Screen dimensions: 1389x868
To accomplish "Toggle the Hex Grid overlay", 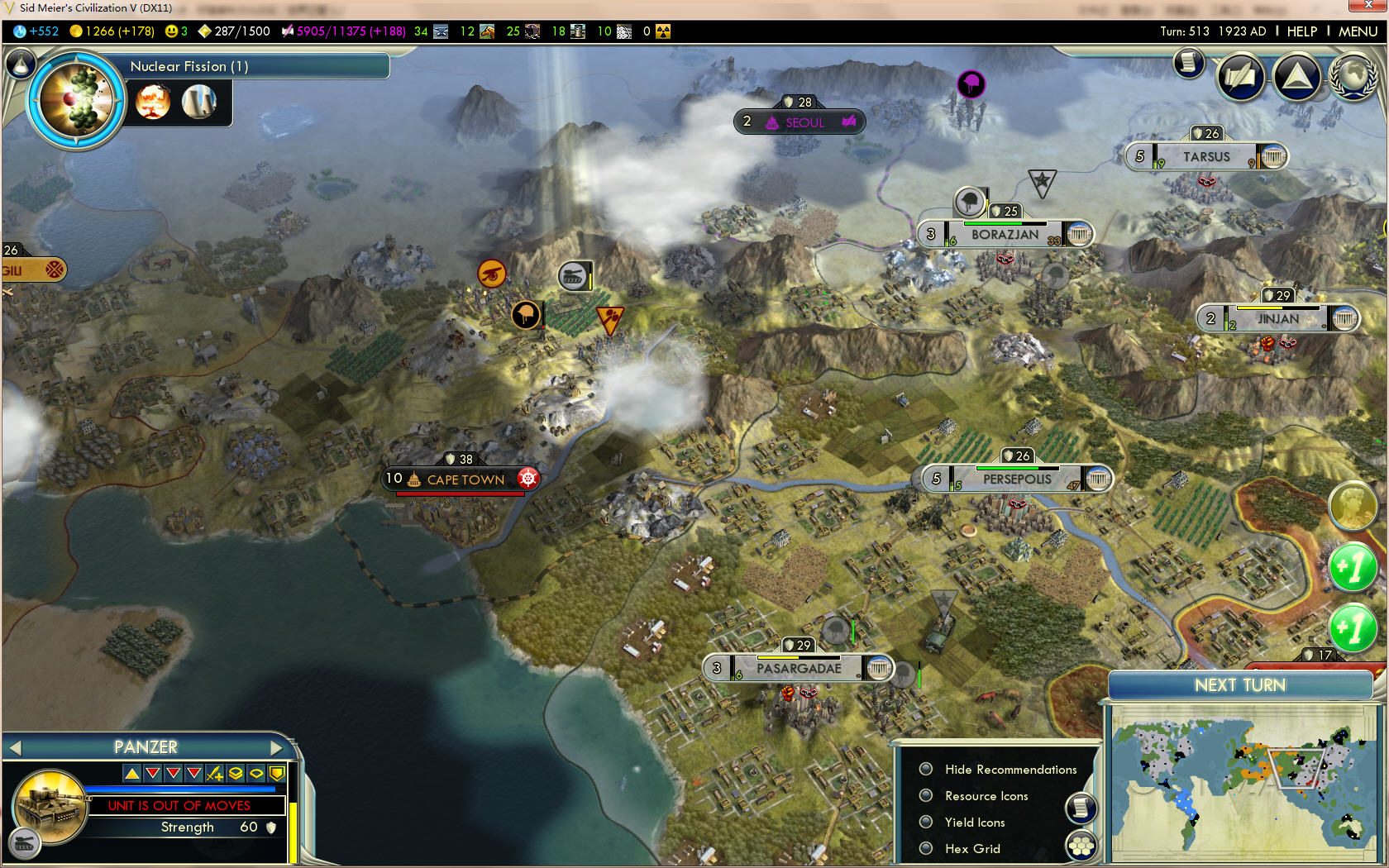I will [927, 849].
